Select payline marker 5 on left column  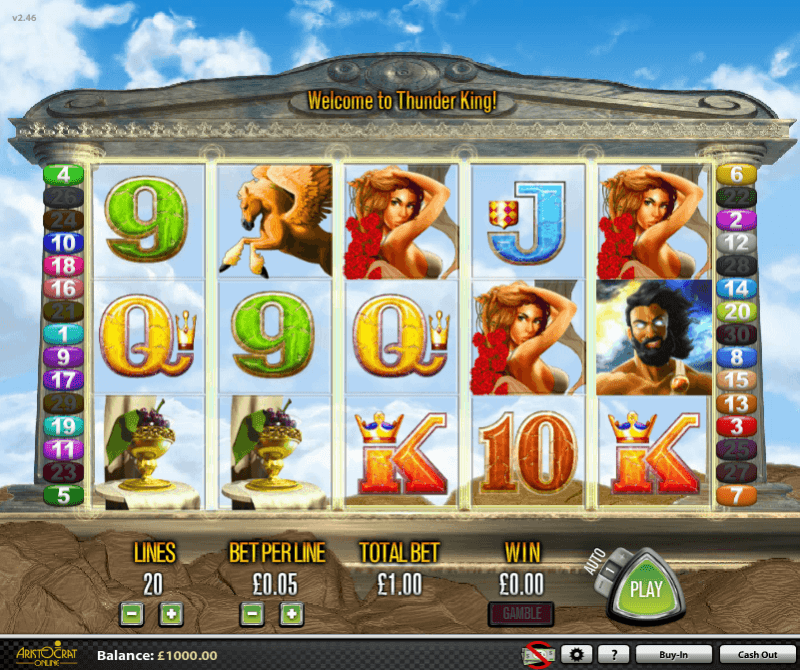64,494
